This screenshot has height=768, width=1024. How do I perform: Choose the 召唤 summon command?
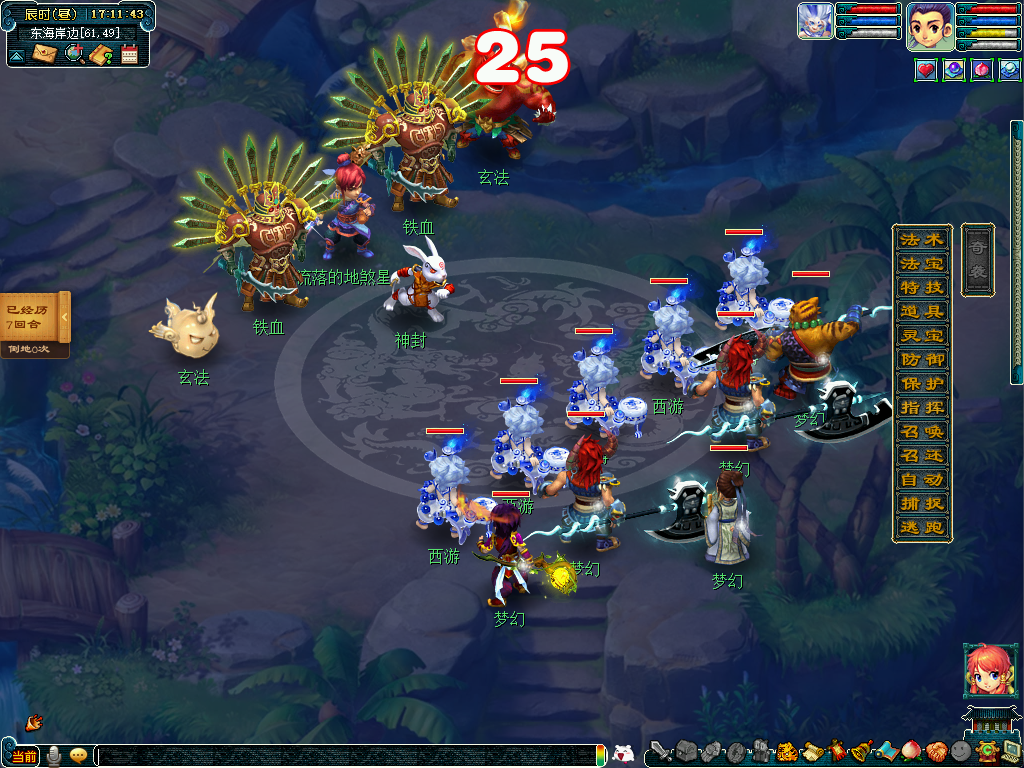(922, 432)
